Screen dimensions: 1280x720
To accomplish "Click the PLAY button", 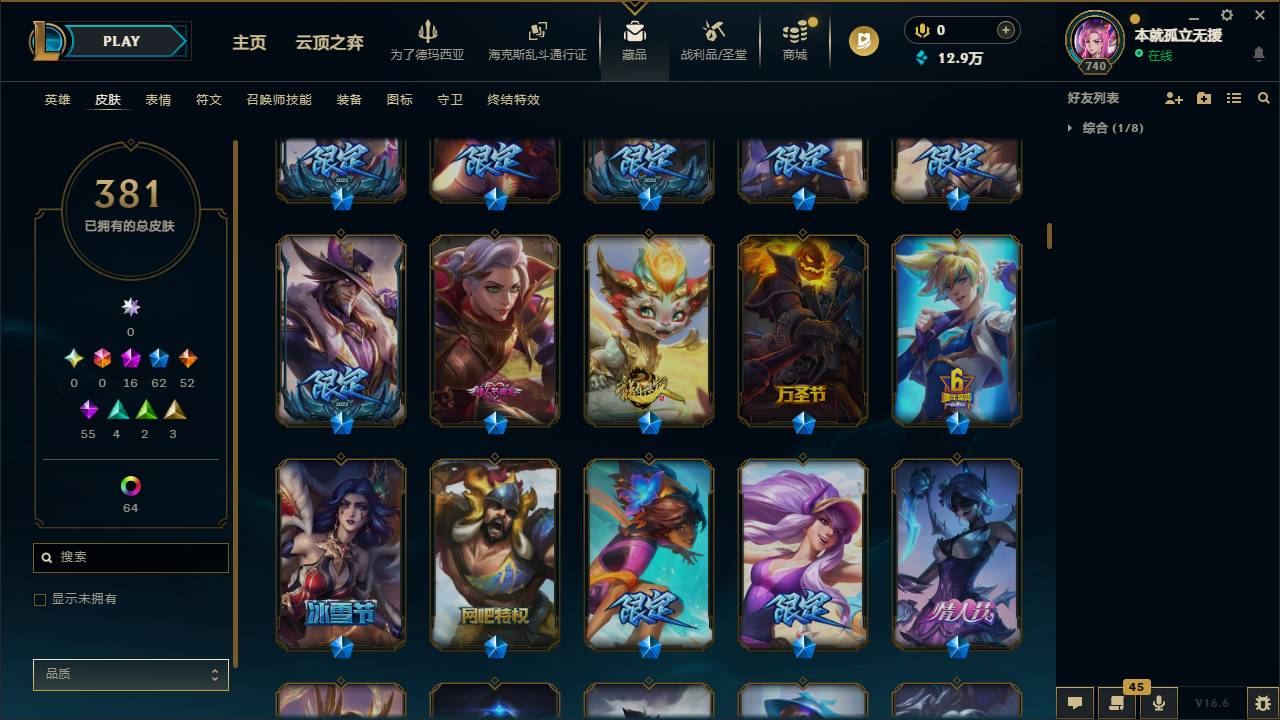I will [x=121, y=41].
